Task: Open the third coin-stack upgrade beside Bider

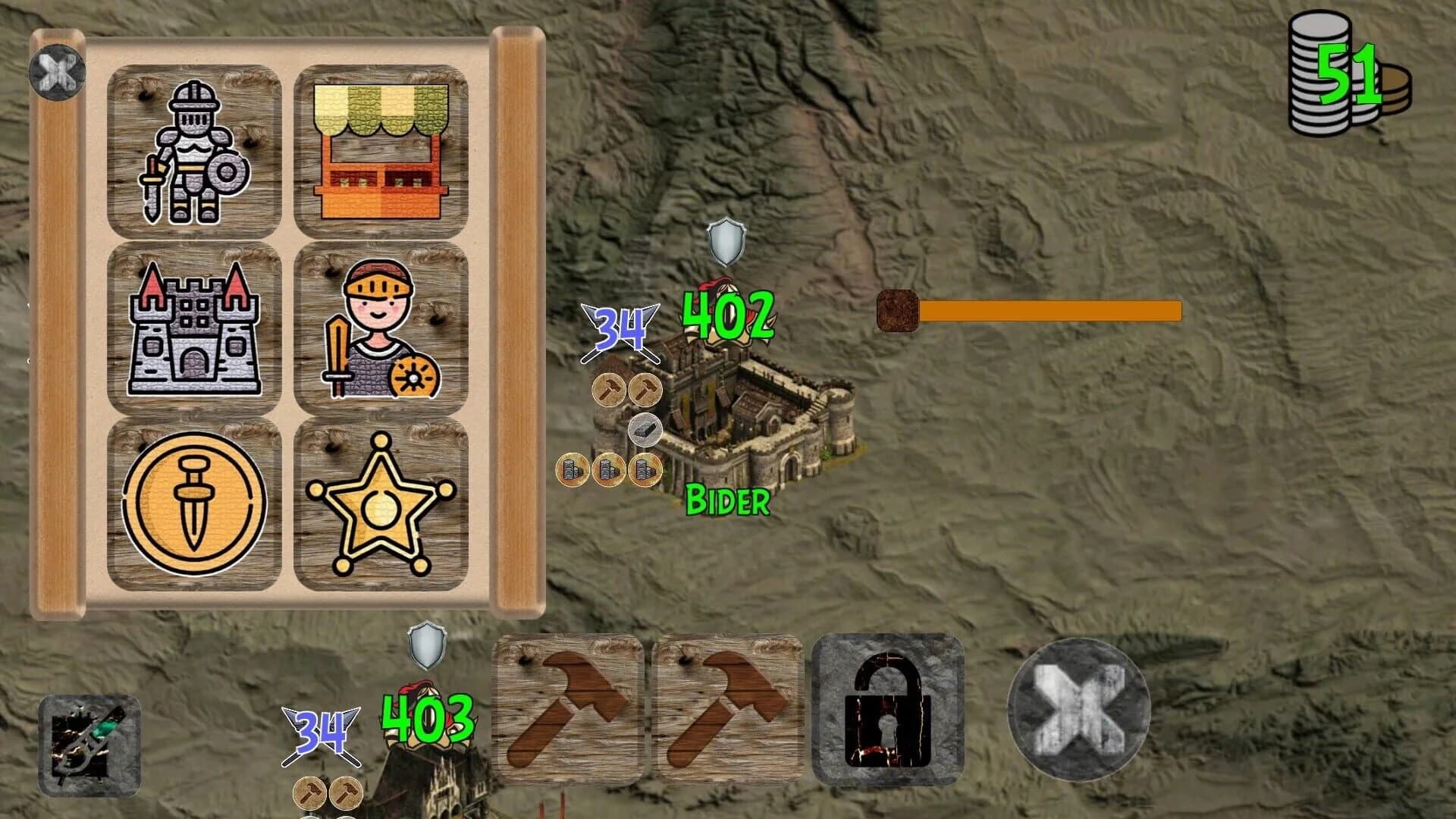Action: pyautogui.click(x=643, y=471)
